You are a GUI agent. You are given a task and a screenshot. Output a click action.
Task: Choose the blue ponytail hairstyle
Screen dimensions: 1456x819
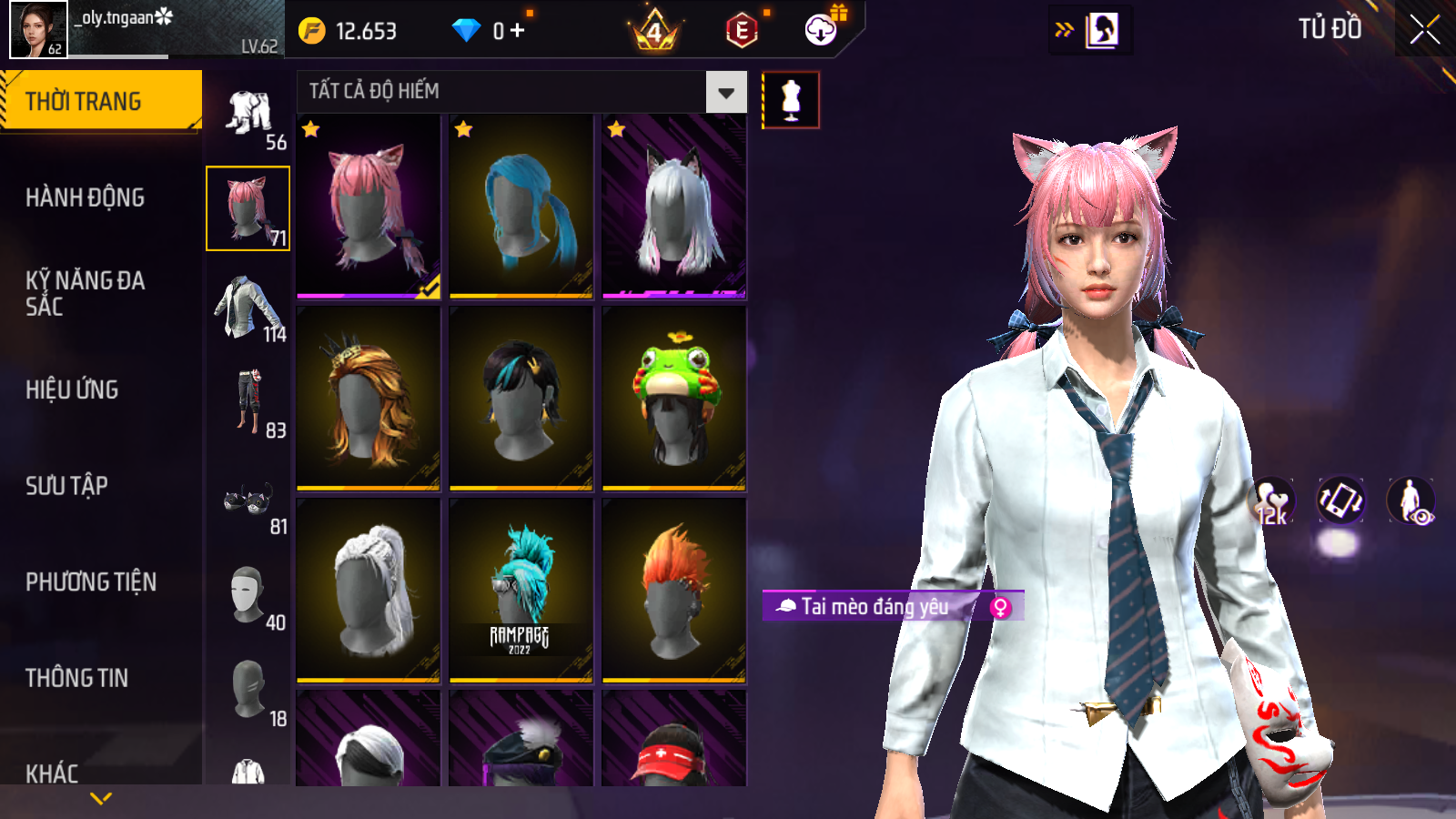[x=521, y=207]
